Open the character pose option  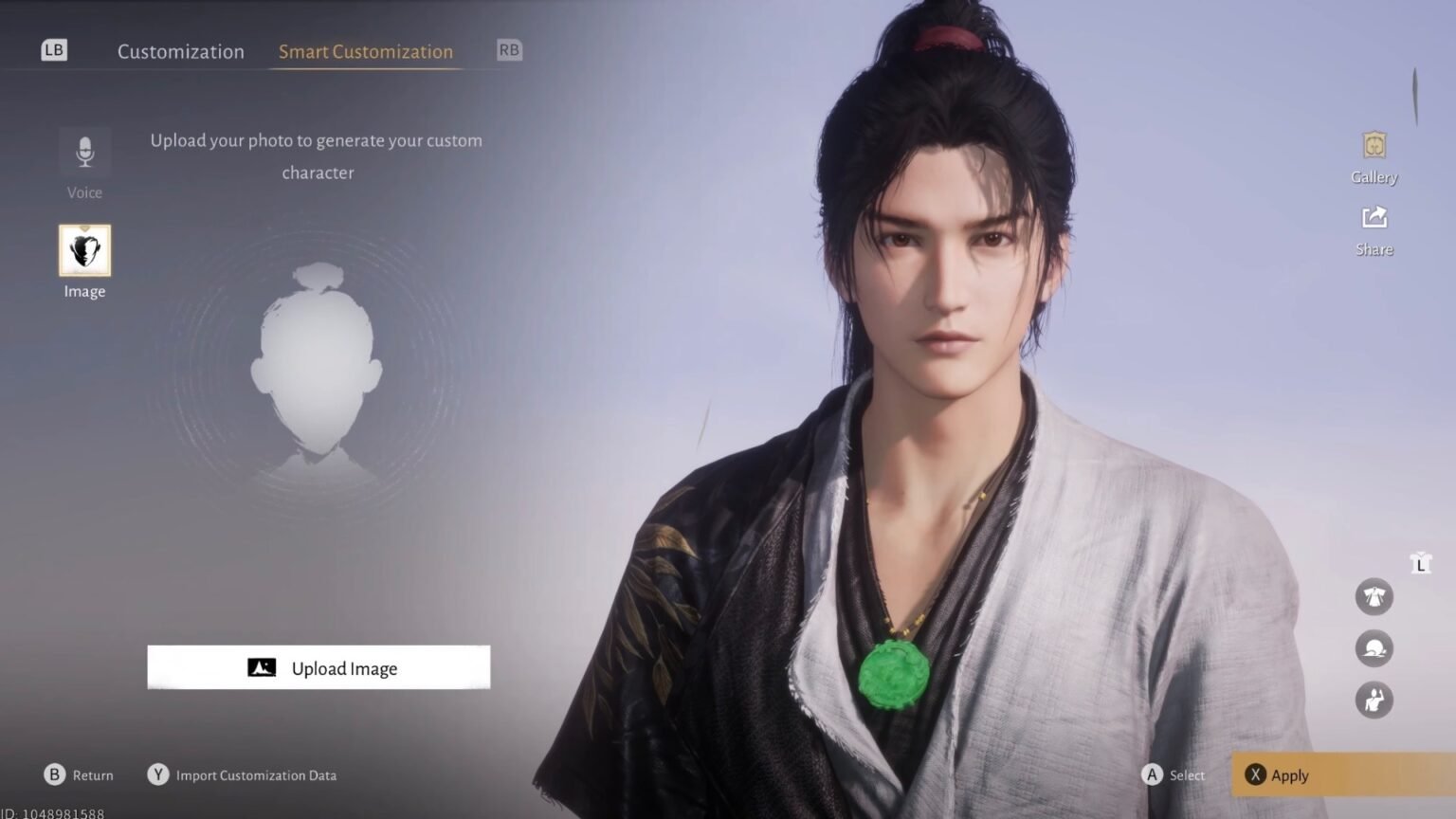tap(1374, 701)
